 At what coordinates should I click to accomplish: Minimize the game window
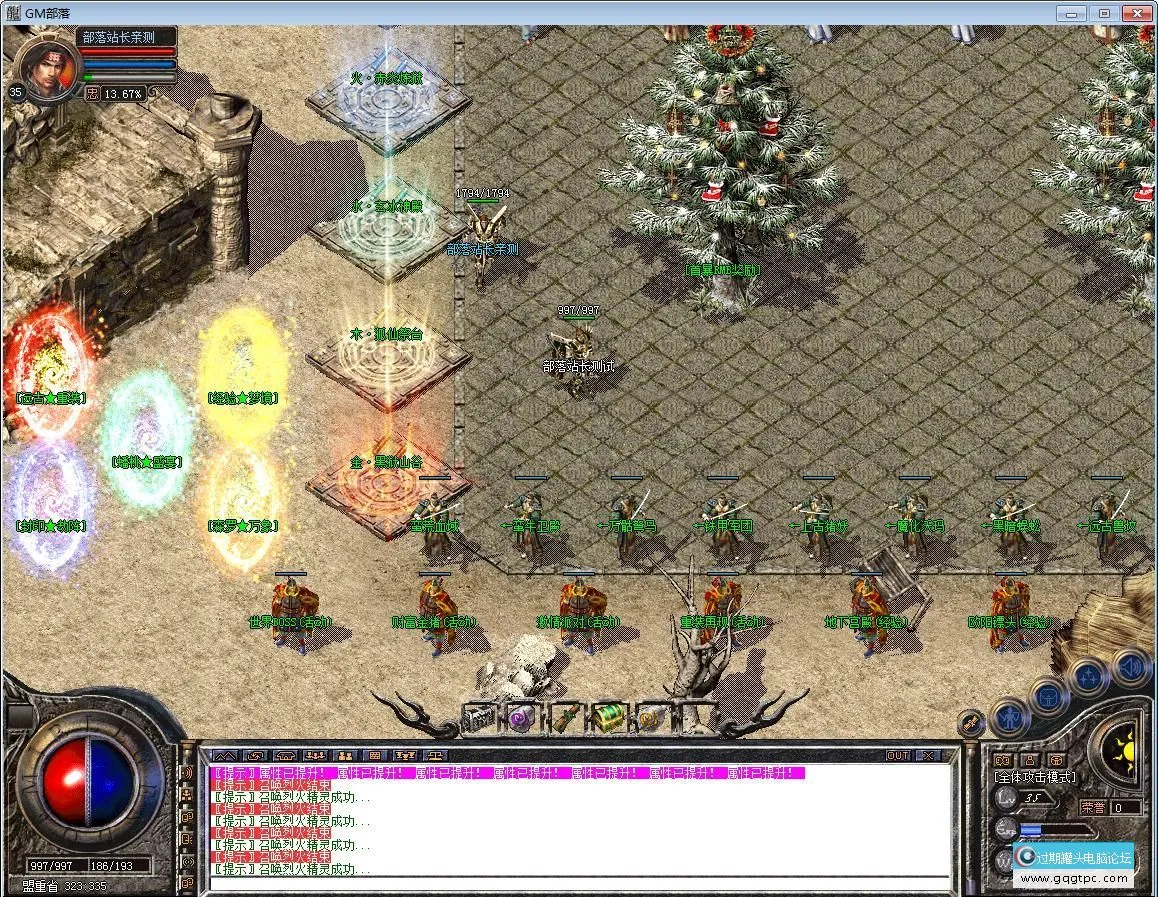pyautogui.click(x=1075, y=13)
